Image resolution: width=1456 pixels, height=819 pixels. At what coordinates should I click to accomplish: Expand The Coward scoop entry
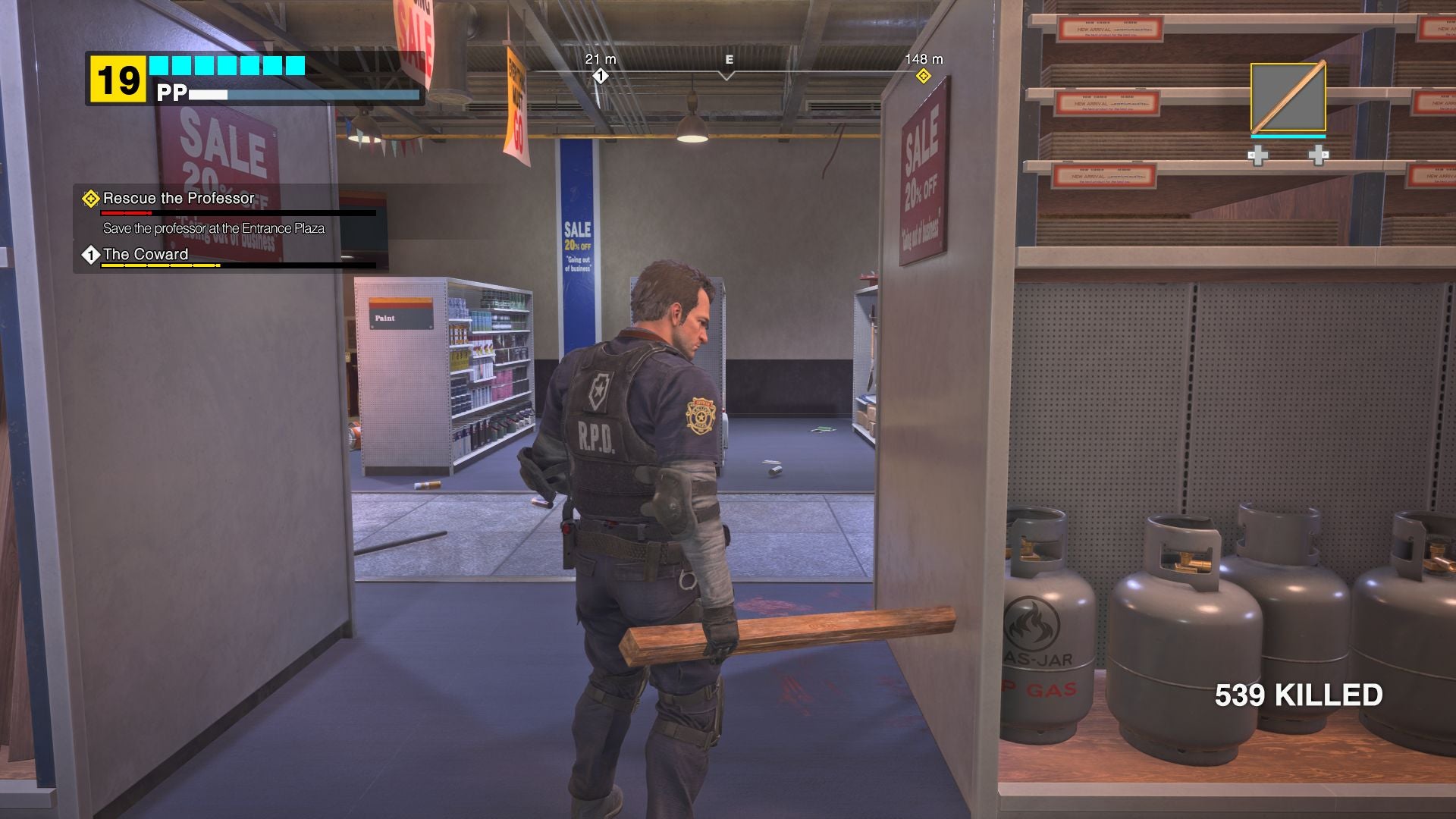[x=146, y=255]
